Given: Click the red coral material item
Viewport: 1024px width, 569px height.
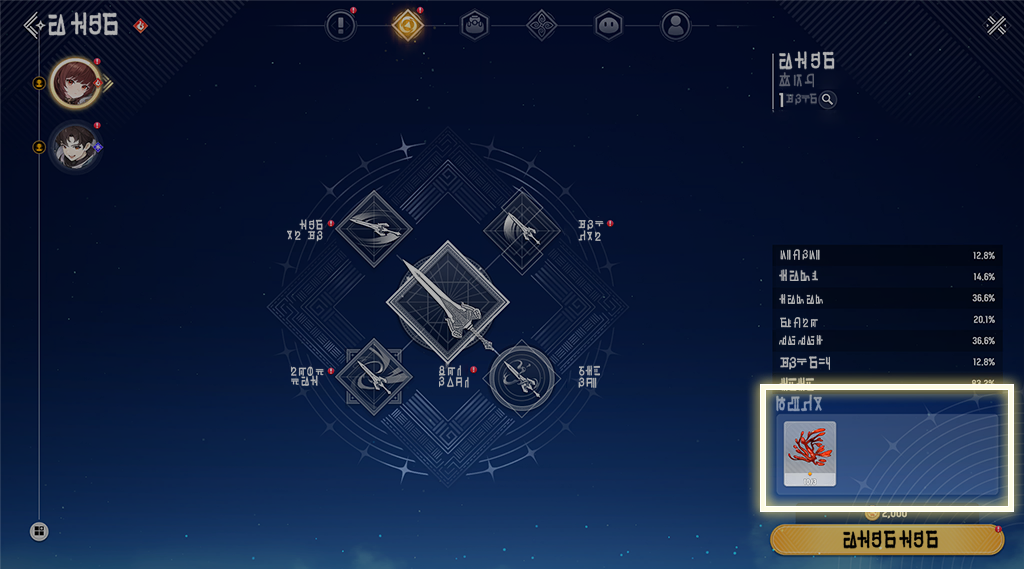Looking at the screenshot, I should tap(810, 453).
